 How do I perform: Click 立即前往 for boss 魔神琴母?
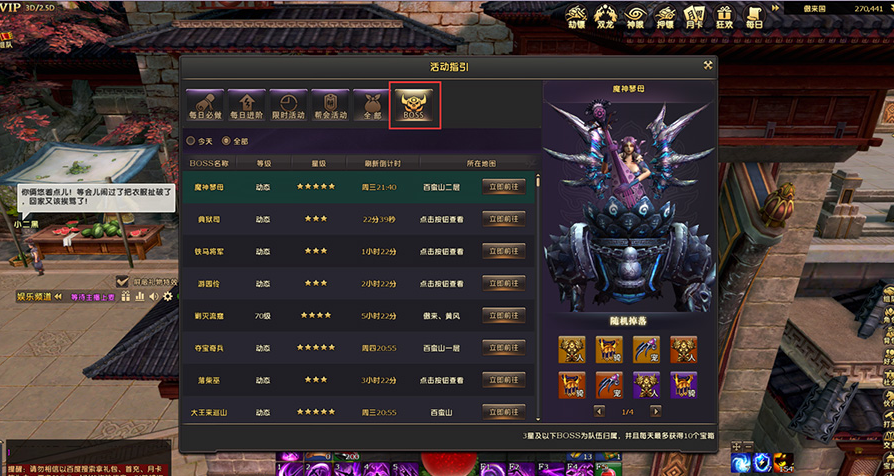coord(504,186)
